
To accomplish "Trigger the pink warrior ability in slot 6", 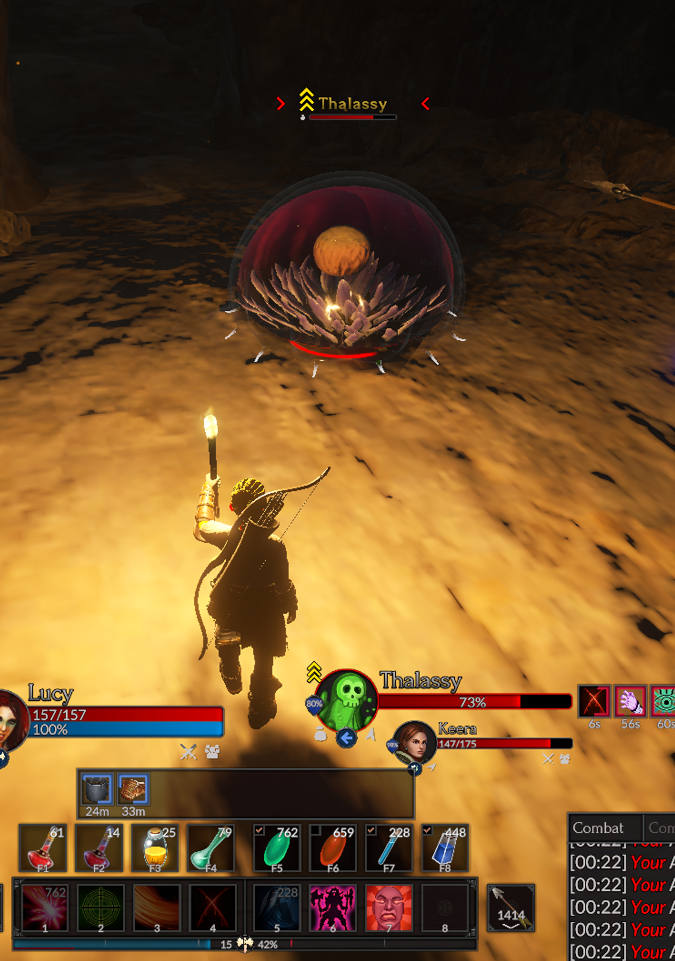I will (333, 908).
